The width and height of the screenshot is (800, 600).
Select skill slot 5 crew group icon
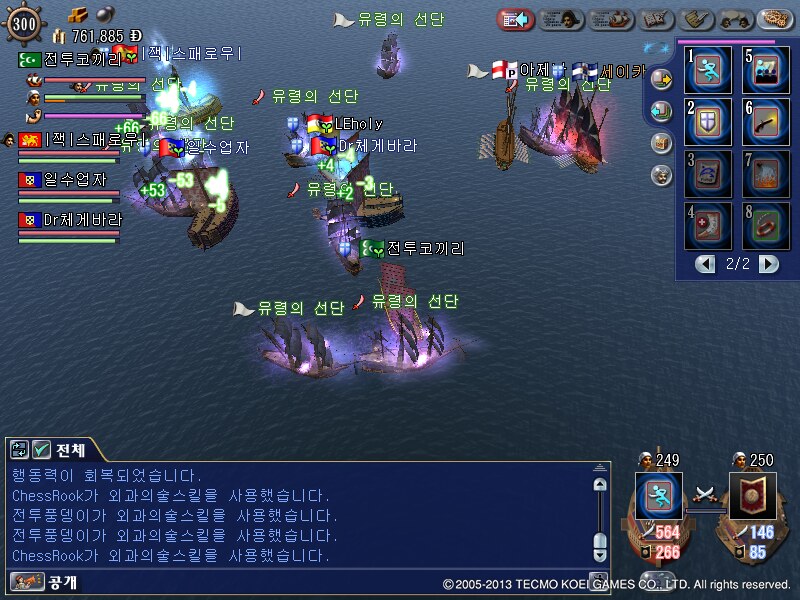click(x=765, y=70)
